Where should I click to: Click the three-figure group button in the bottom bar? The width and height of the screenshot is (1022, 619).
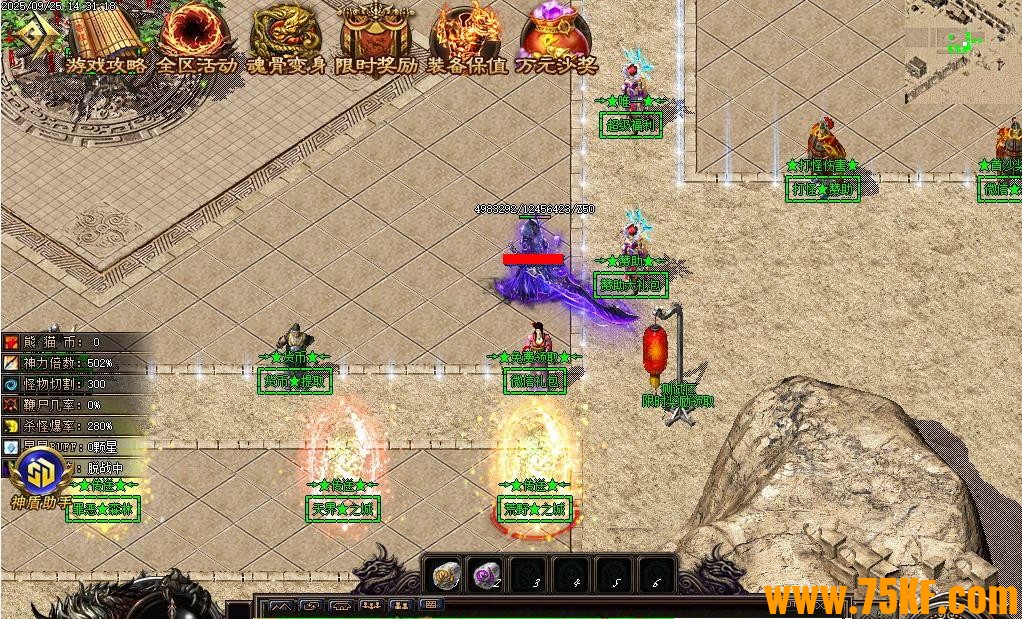pyautogui.click(x=371, y=606)
